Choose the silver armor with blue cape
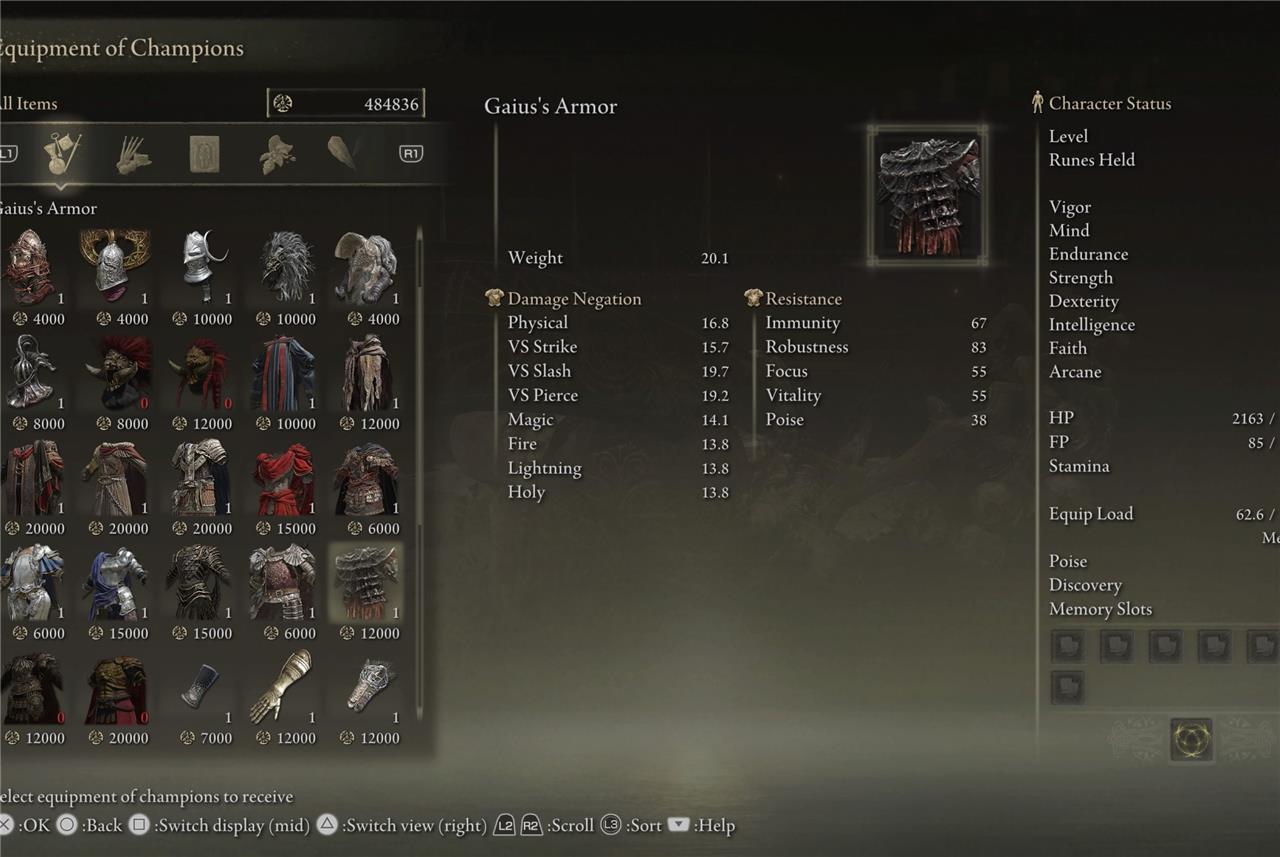 pyautogui.click(x=116, y=584)
